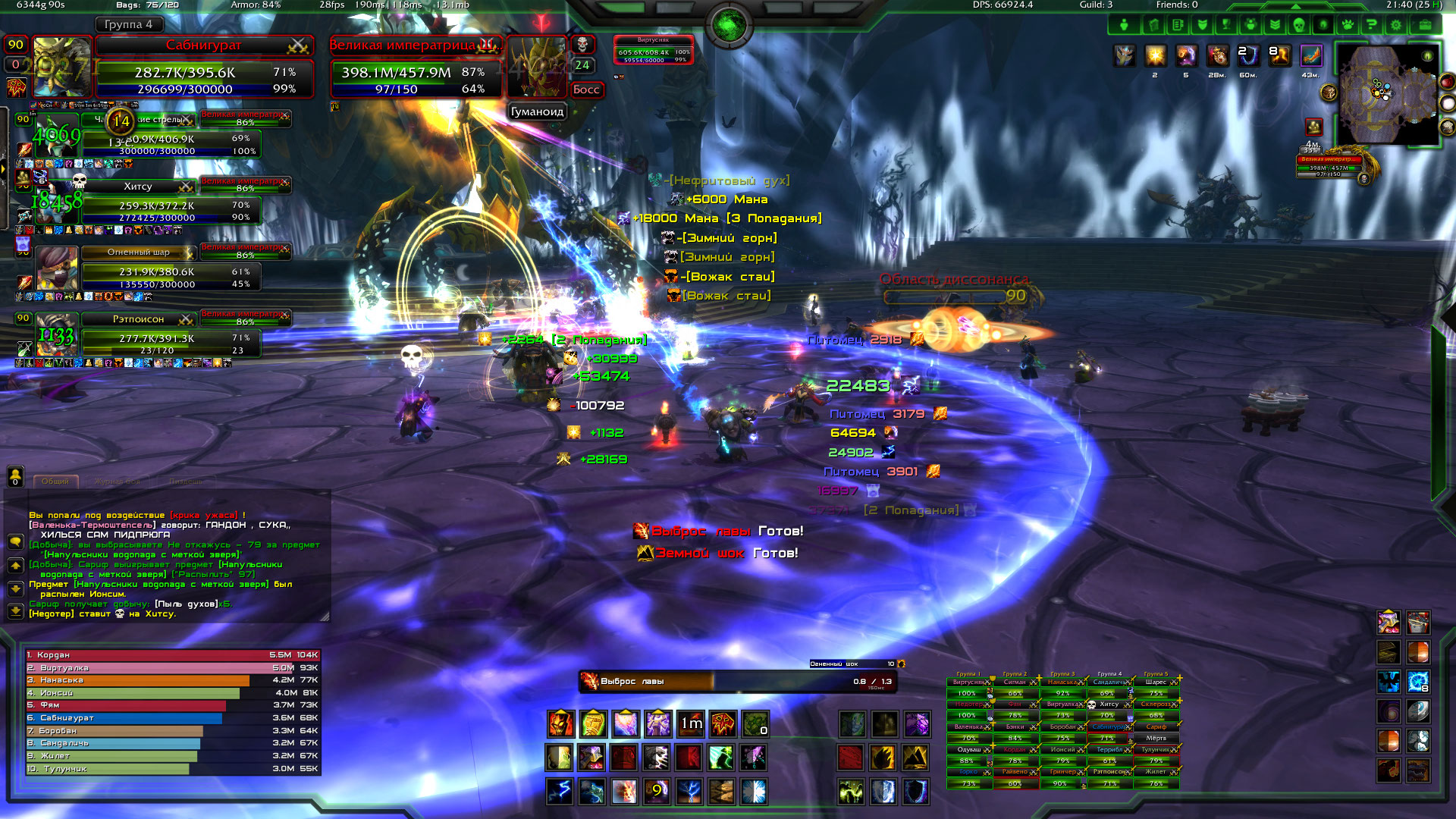Open the character info micro button

(1124, 25)
